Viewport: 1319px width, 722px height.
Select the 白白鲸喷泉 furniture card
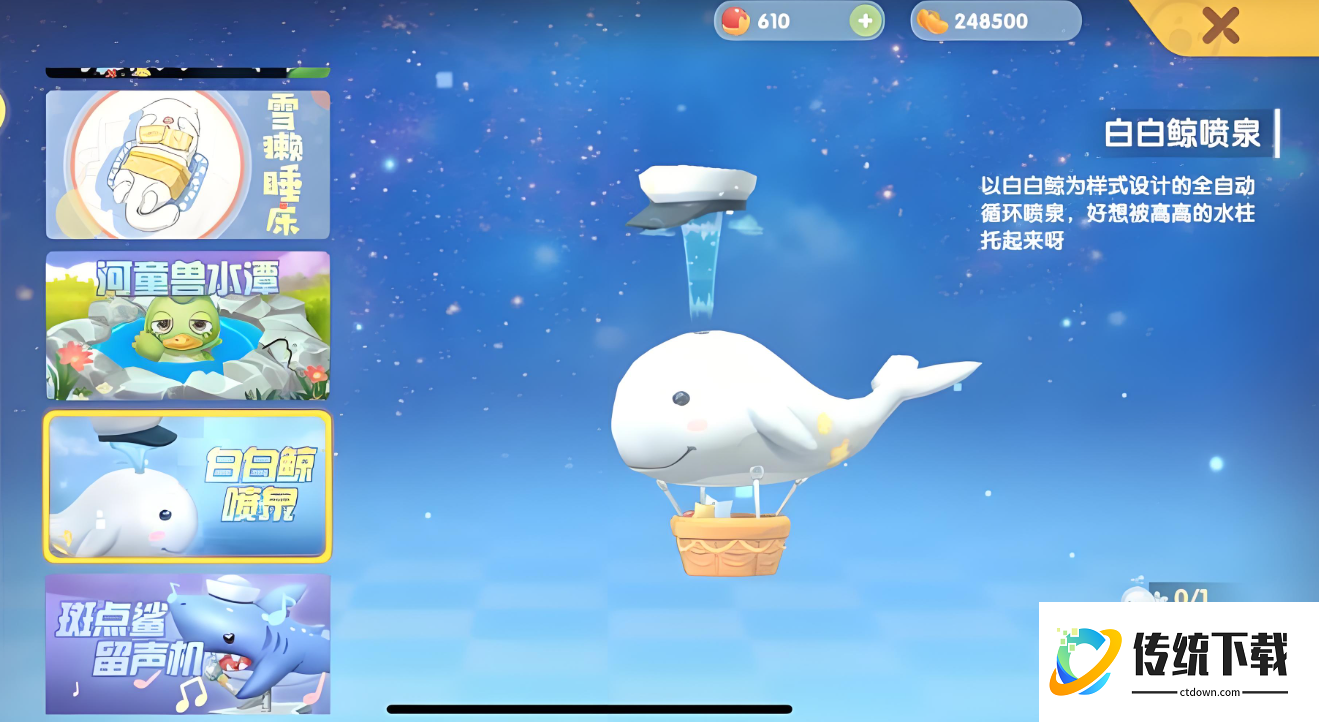(188, 486)
